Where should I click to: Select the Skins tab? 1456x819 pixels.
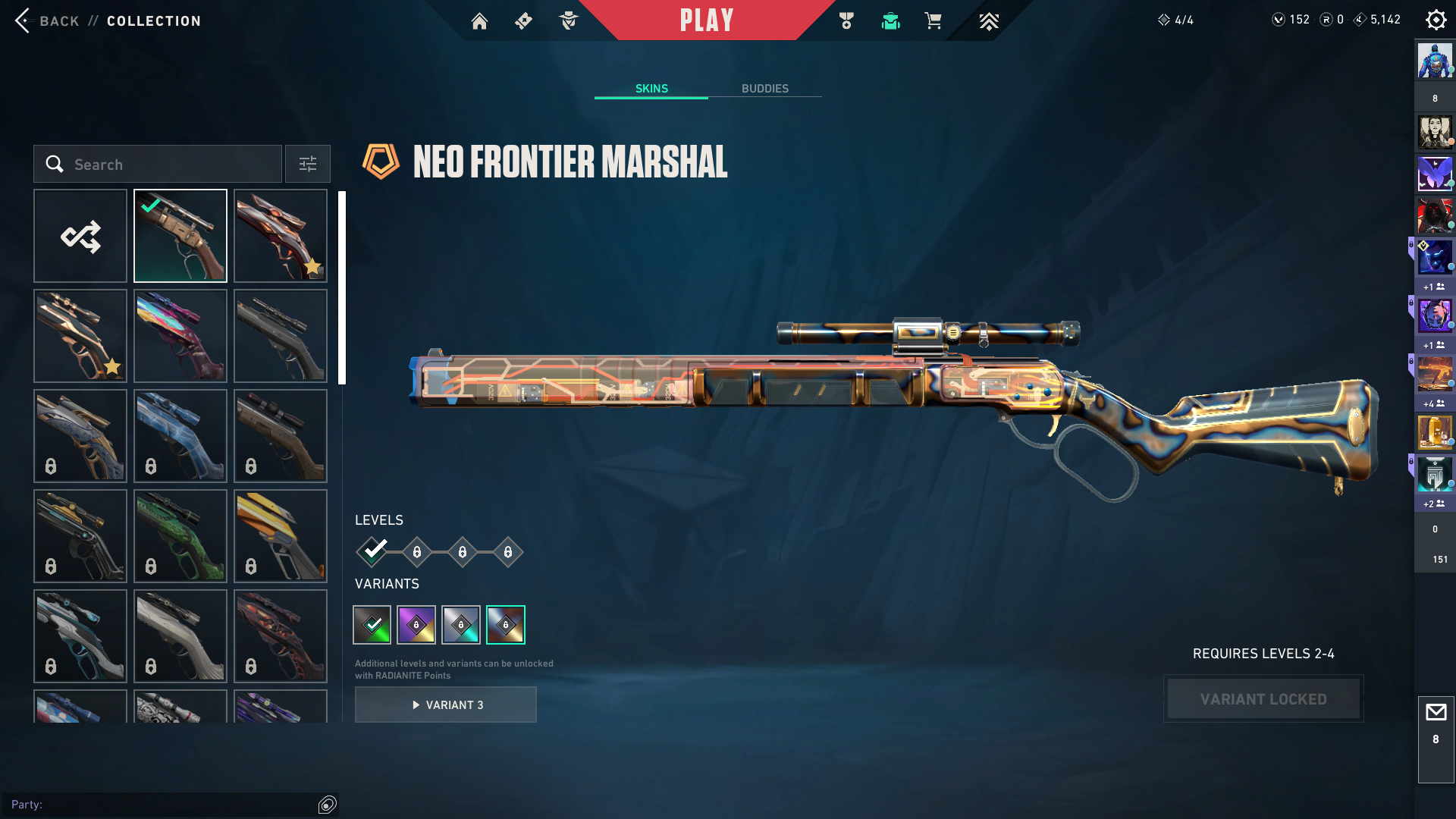(651, 89)
